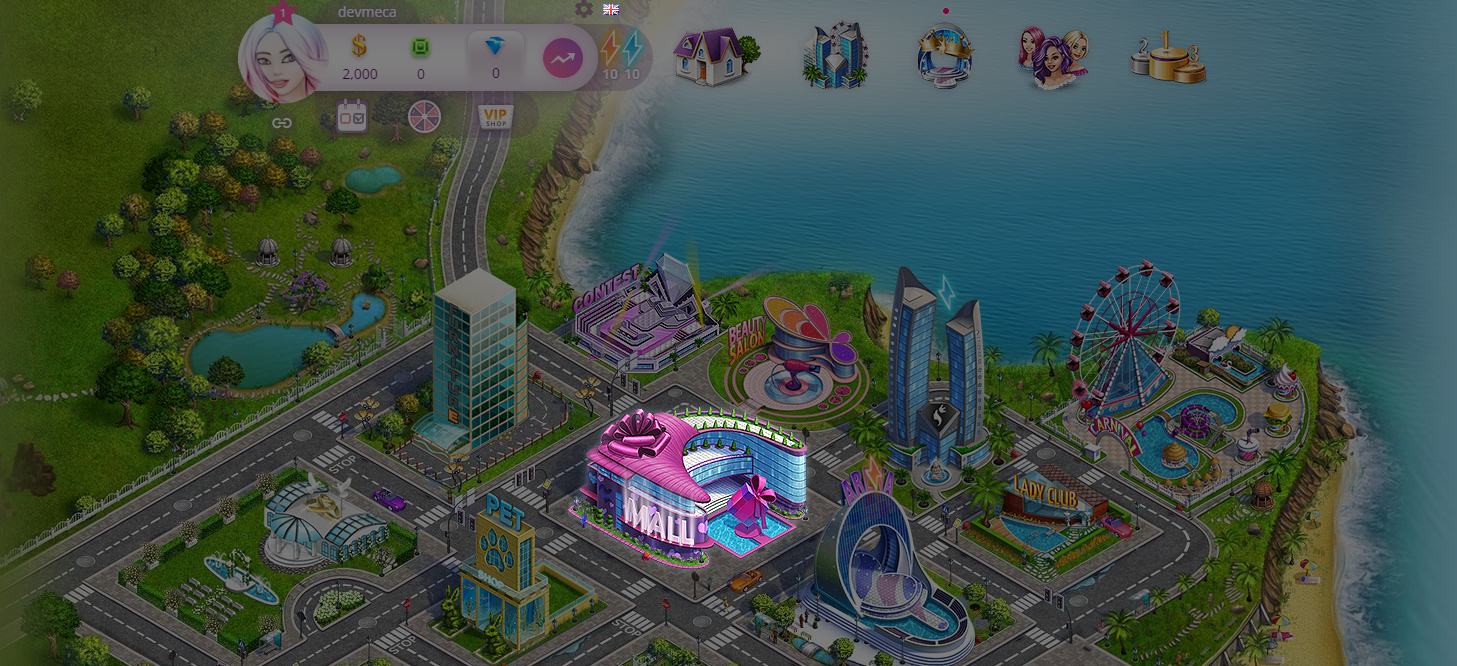Open the three ladies friends icon

tap(1053, 56)
